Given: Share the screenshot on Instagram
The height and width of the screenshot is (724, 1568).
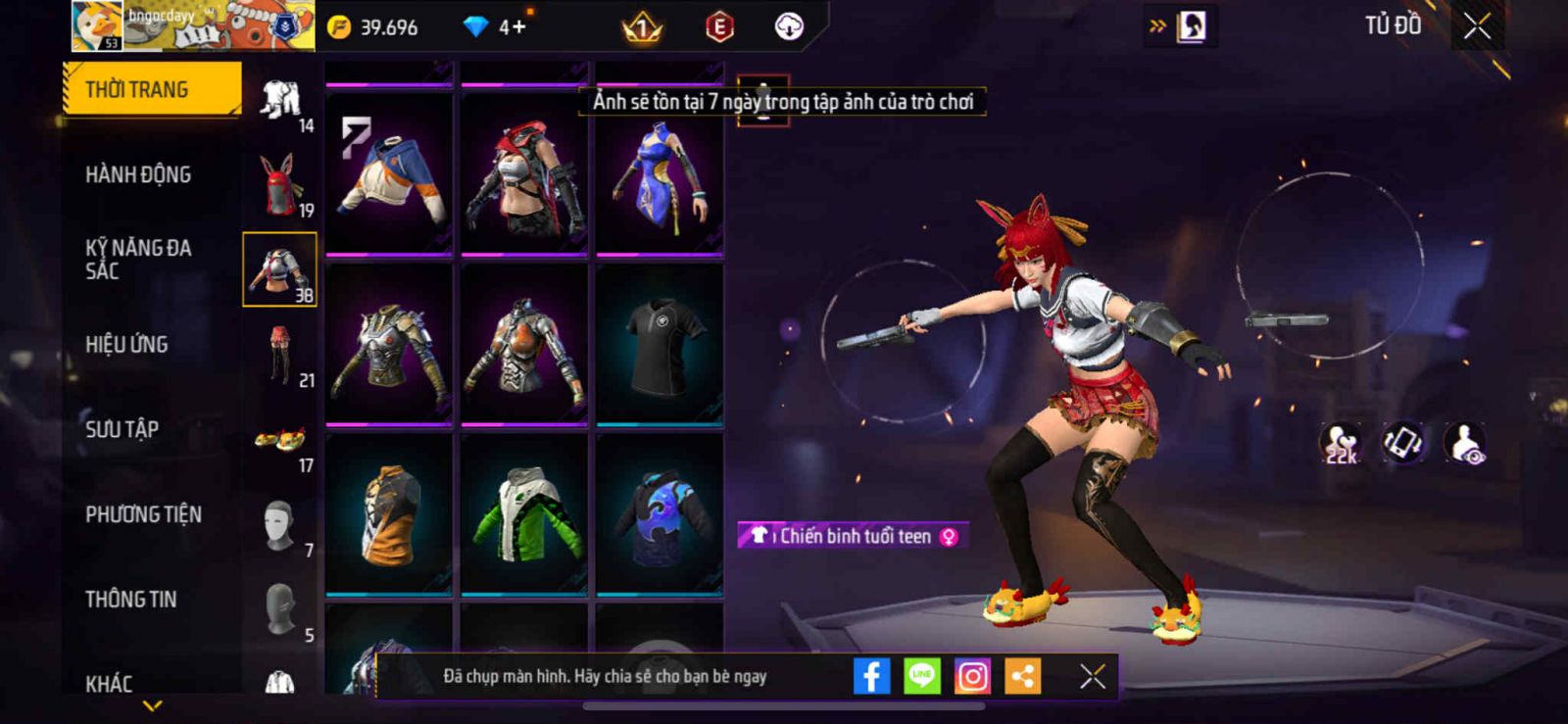Looking at the screenshot, I should [x=972, y=676].
